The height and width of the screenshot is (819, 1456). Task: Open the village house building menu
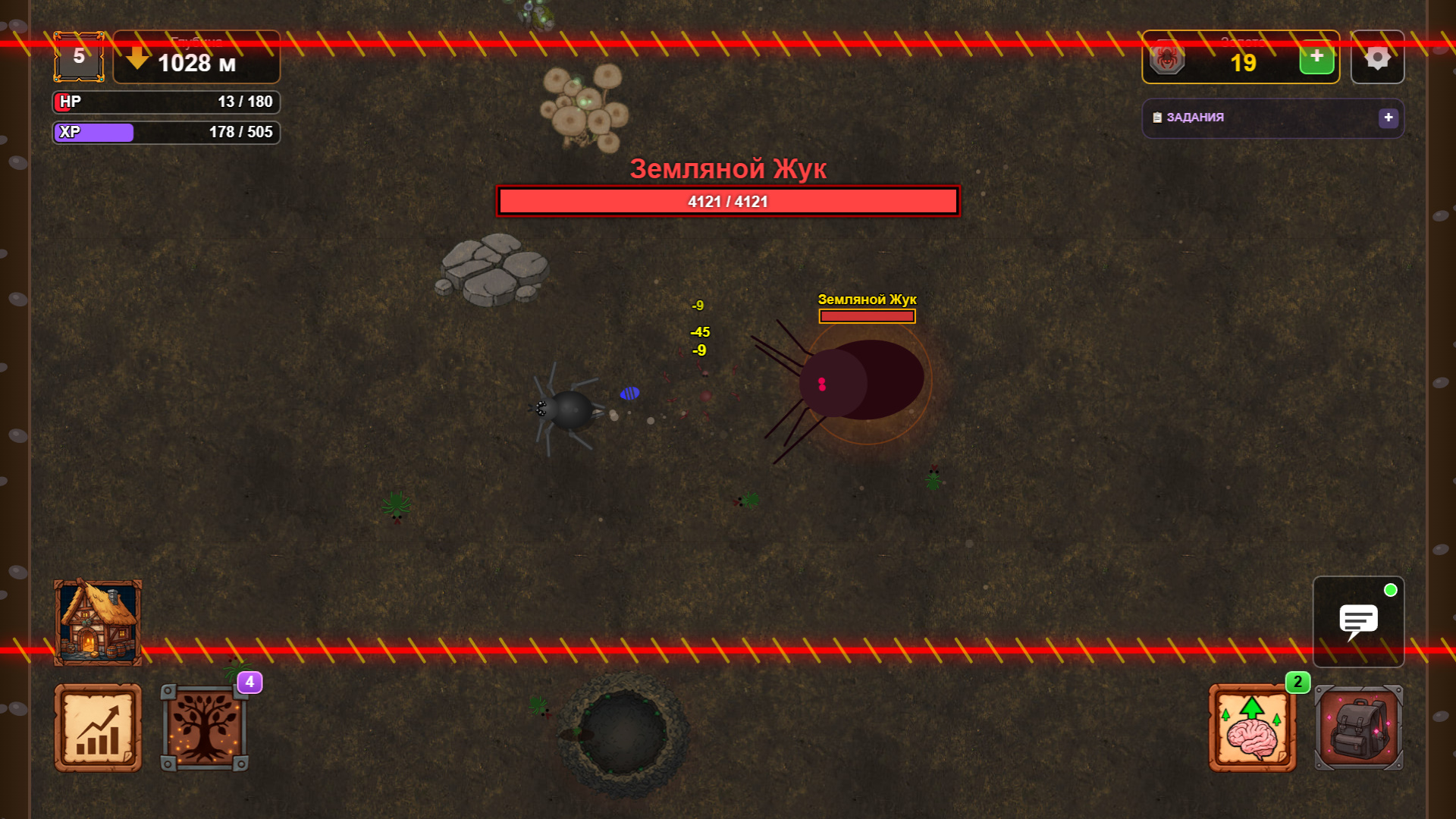(97, 622)
